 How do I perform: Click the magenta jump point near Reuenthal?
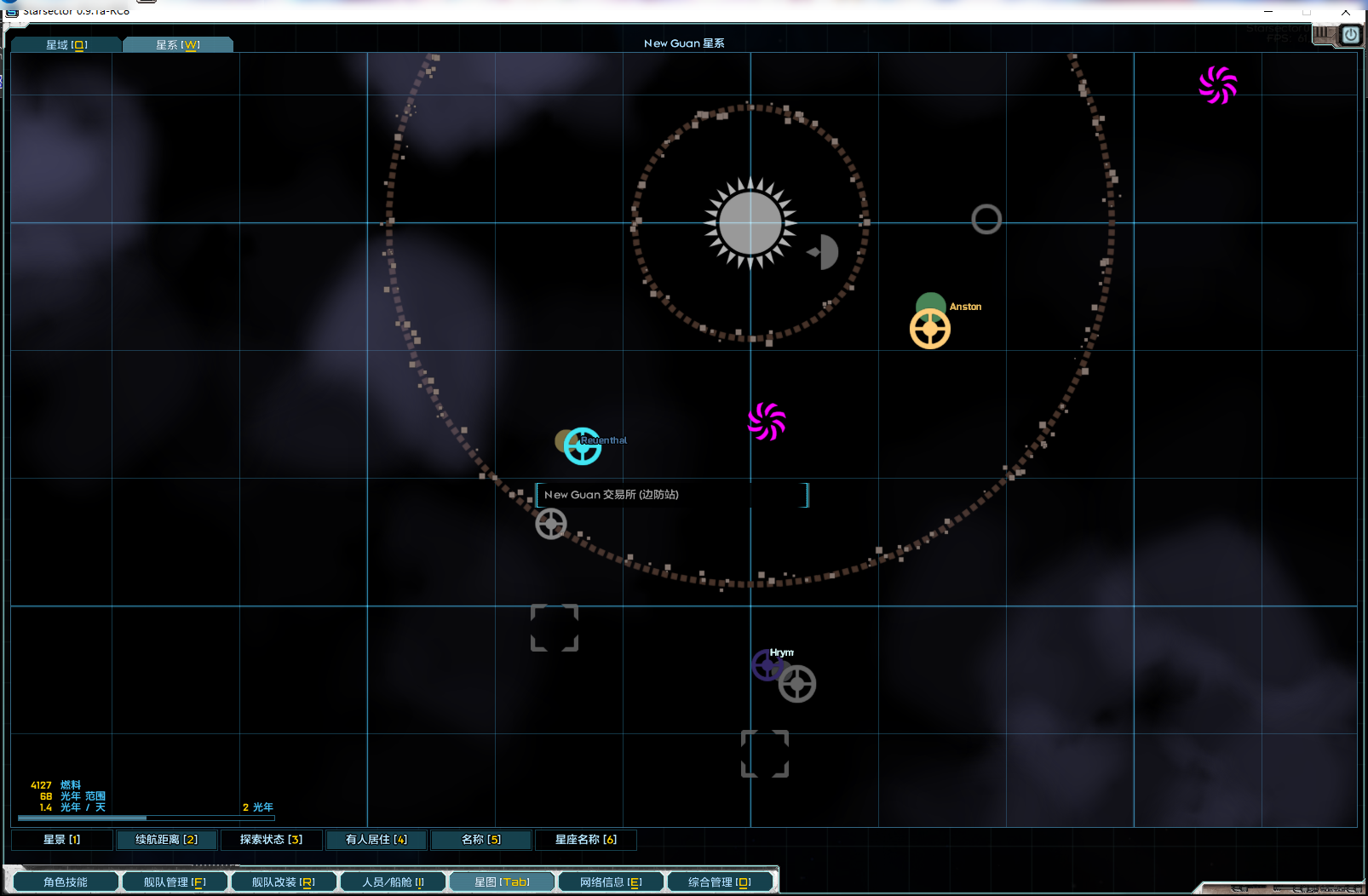click(x=765, y=421)
